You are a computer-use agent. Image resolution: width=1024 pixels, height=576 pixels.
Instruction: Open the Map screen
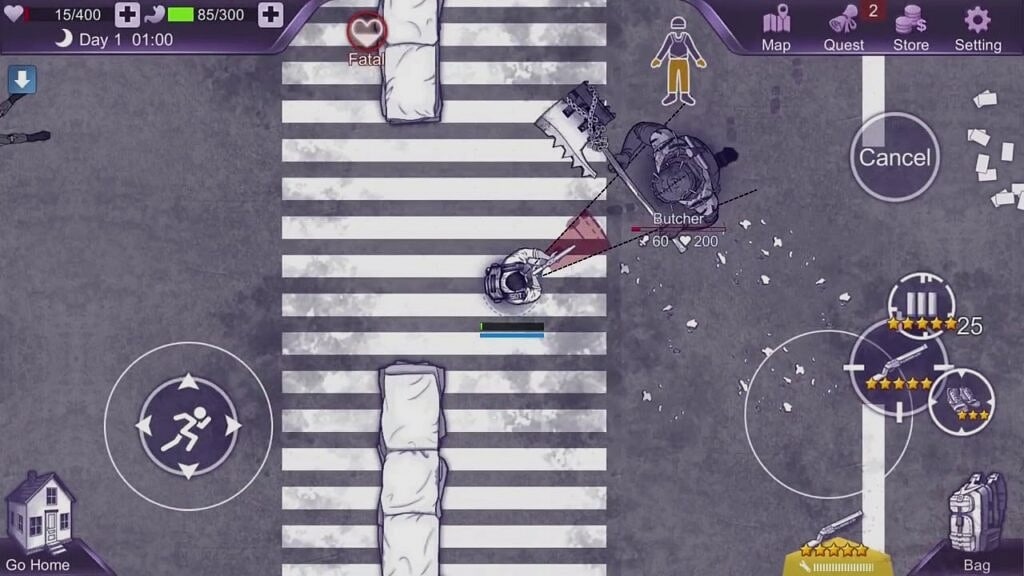click(x=776, y=28)
